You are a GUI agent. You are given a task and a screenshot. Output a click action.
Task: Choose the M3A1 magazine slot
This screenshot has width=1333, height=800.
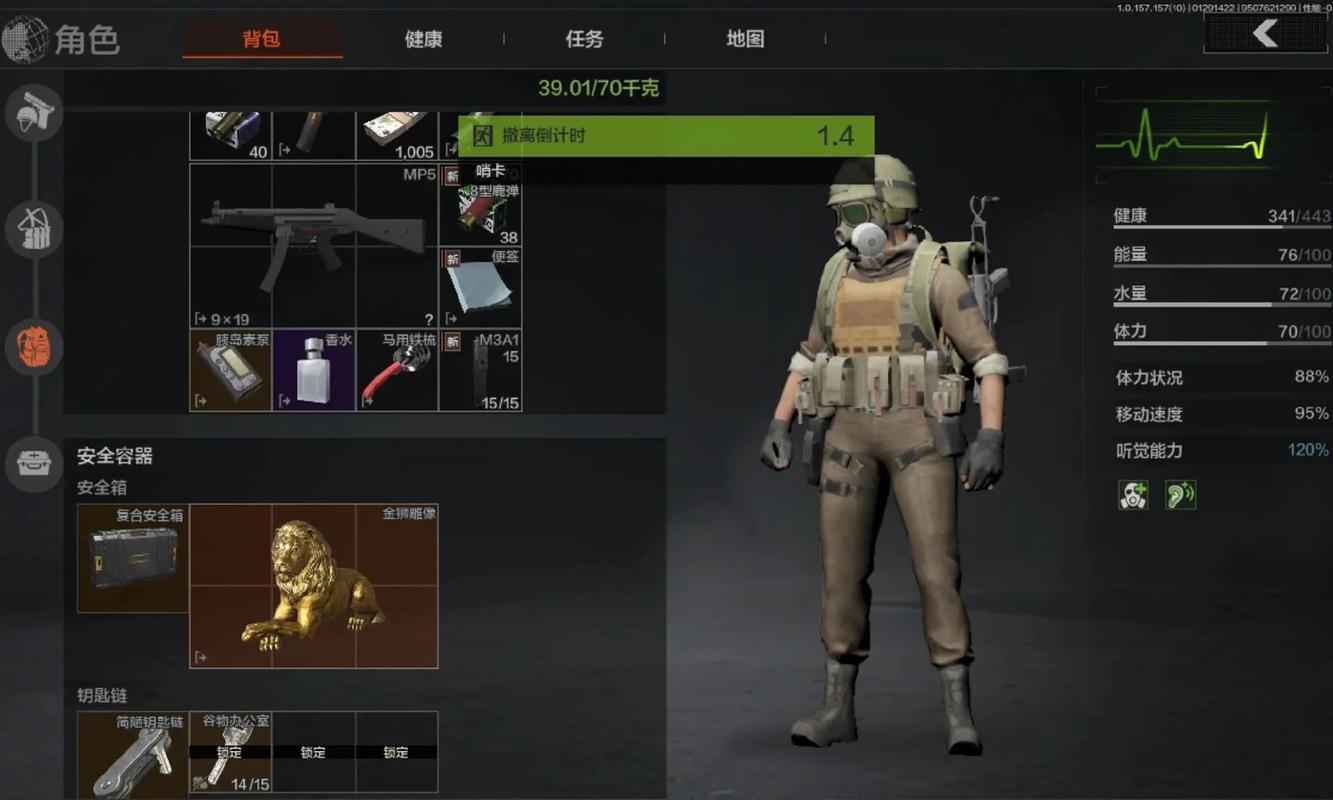481,370
